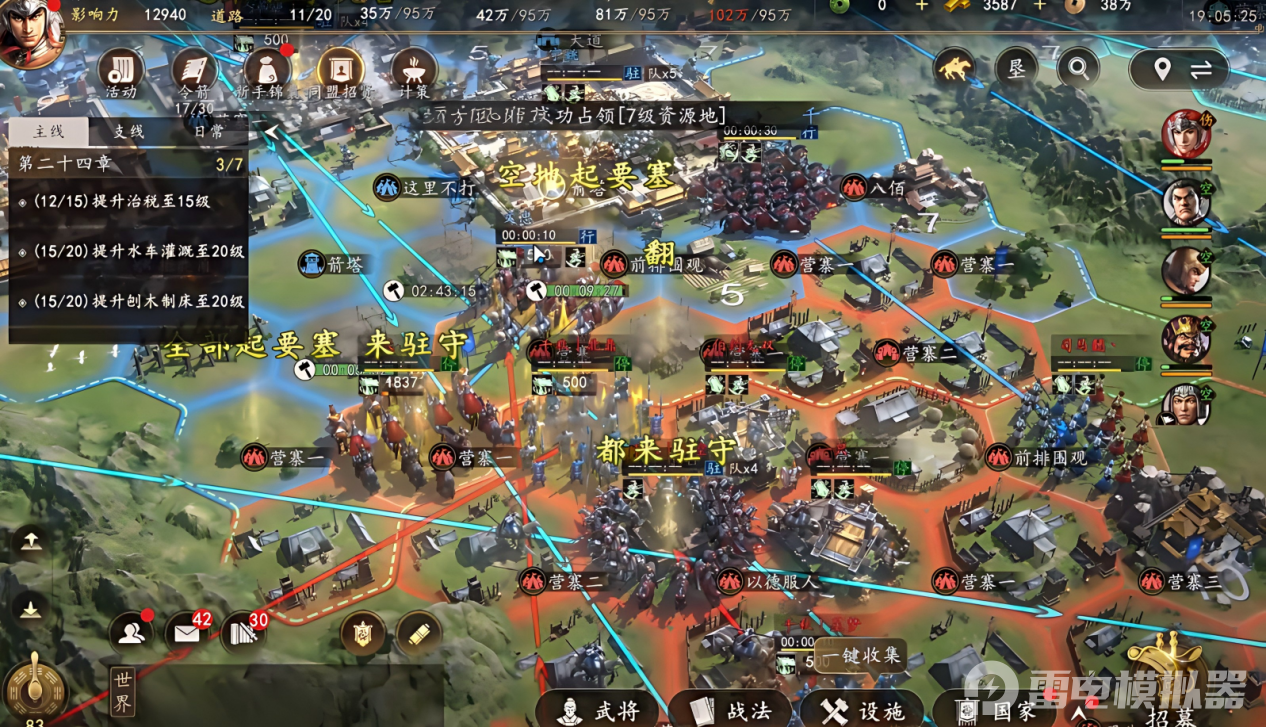Open the 世界 world chat channel
Screen dimensions: 1266x727
122,691
